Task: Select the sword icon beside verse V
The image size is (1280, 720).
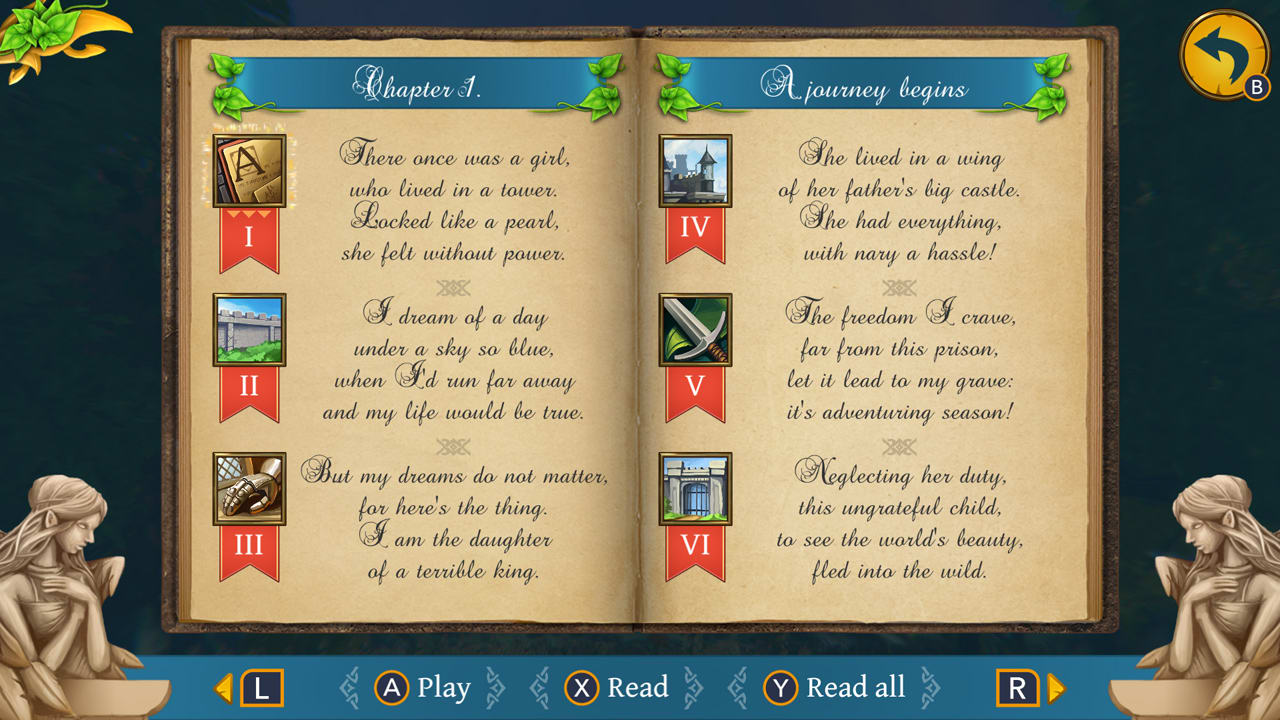Action: point(696,331)
